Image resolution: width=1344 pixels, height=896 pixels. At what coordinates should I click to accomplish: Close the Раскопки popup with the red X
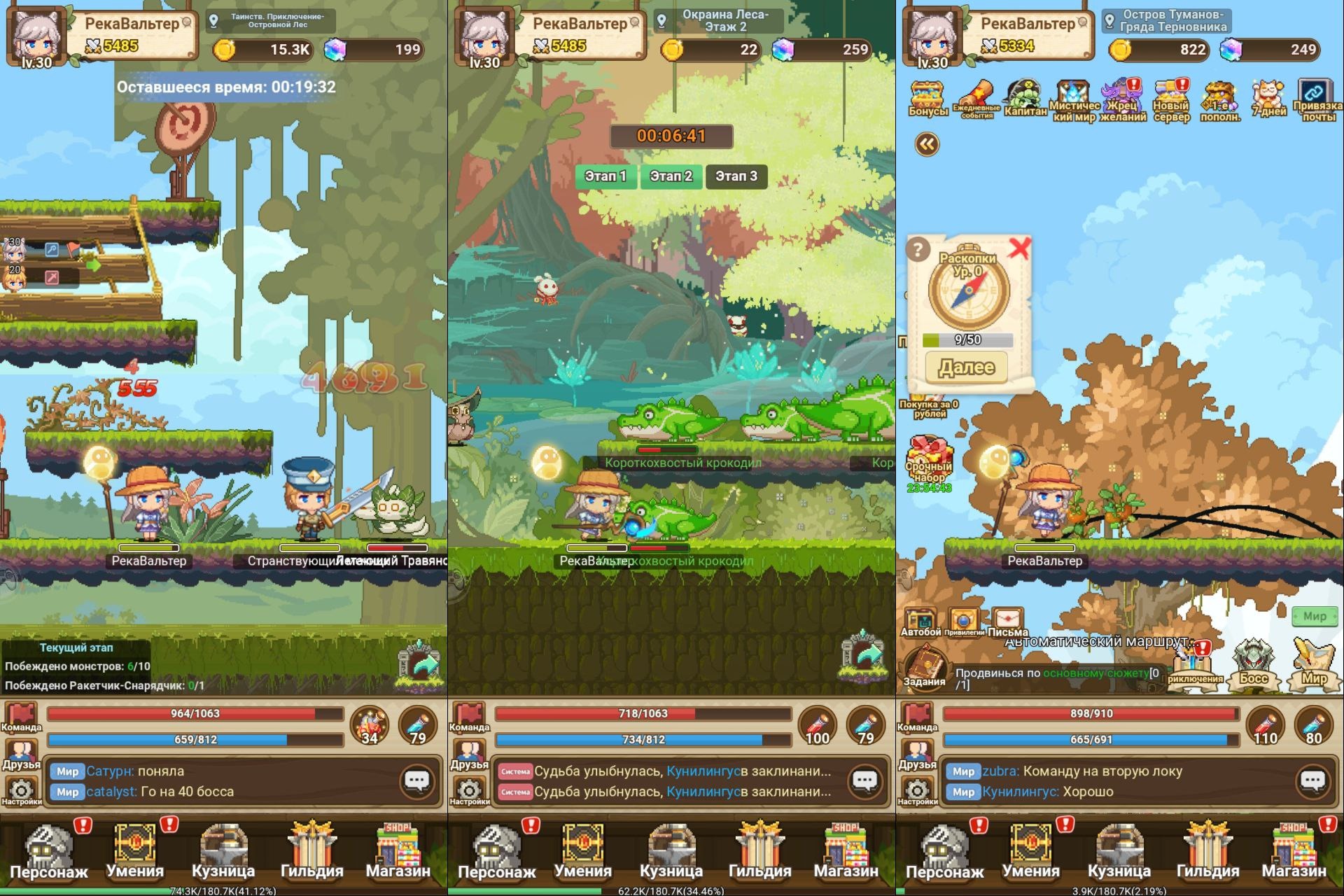1019,248
